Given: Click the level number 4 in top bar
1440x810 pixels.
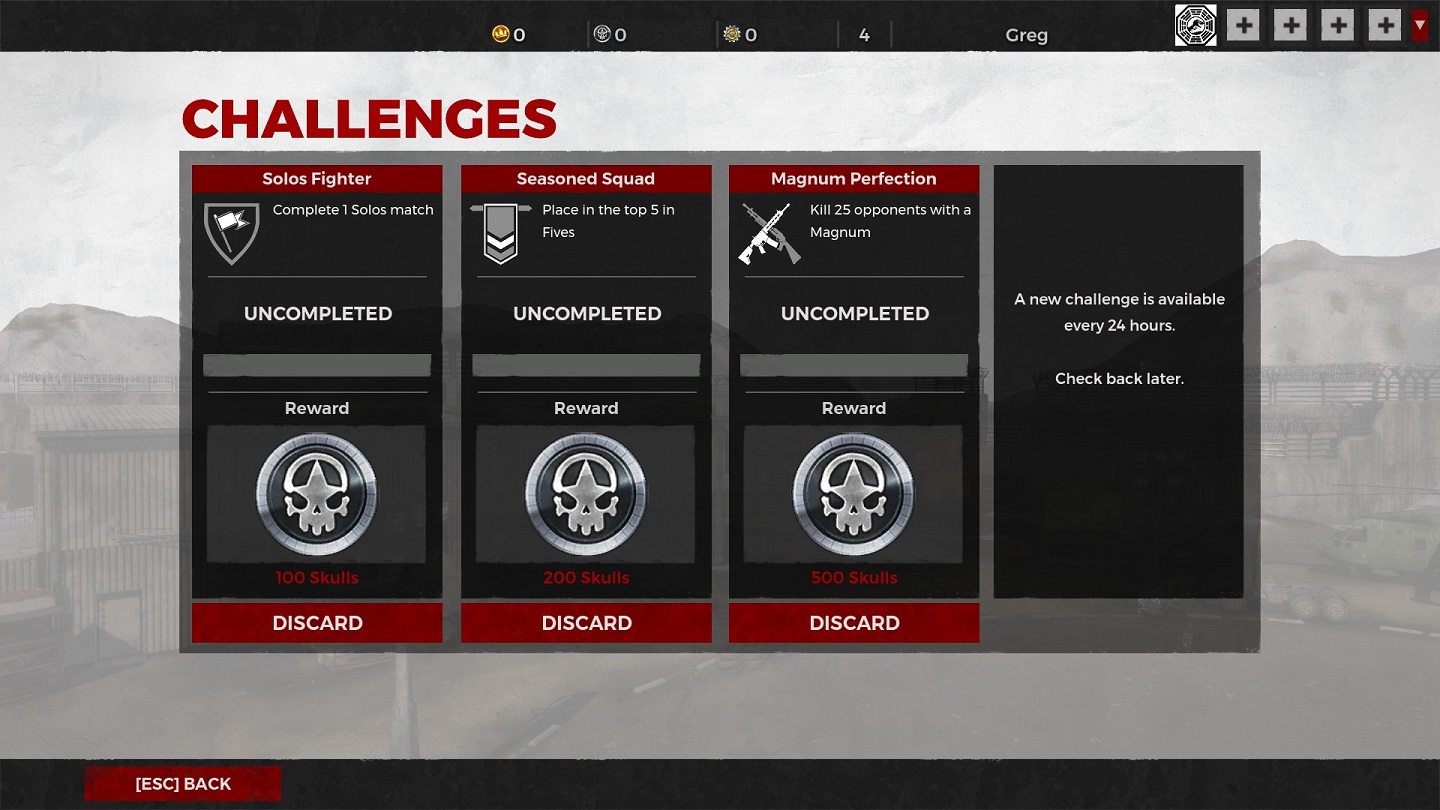Looking at the screenshot, I should click(x=864, y=34).
